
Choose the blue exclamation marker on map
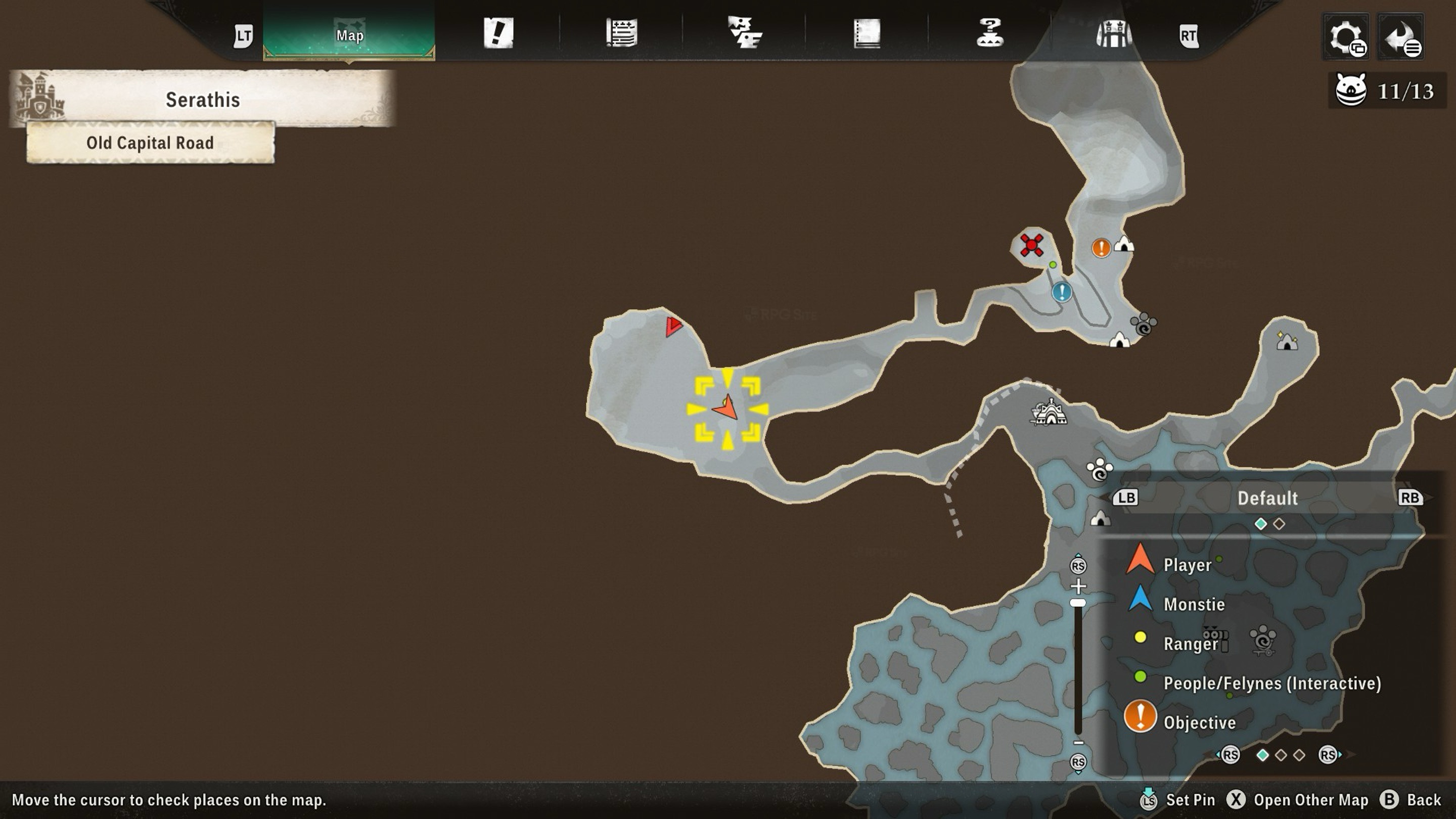(x=1062, y=292)
